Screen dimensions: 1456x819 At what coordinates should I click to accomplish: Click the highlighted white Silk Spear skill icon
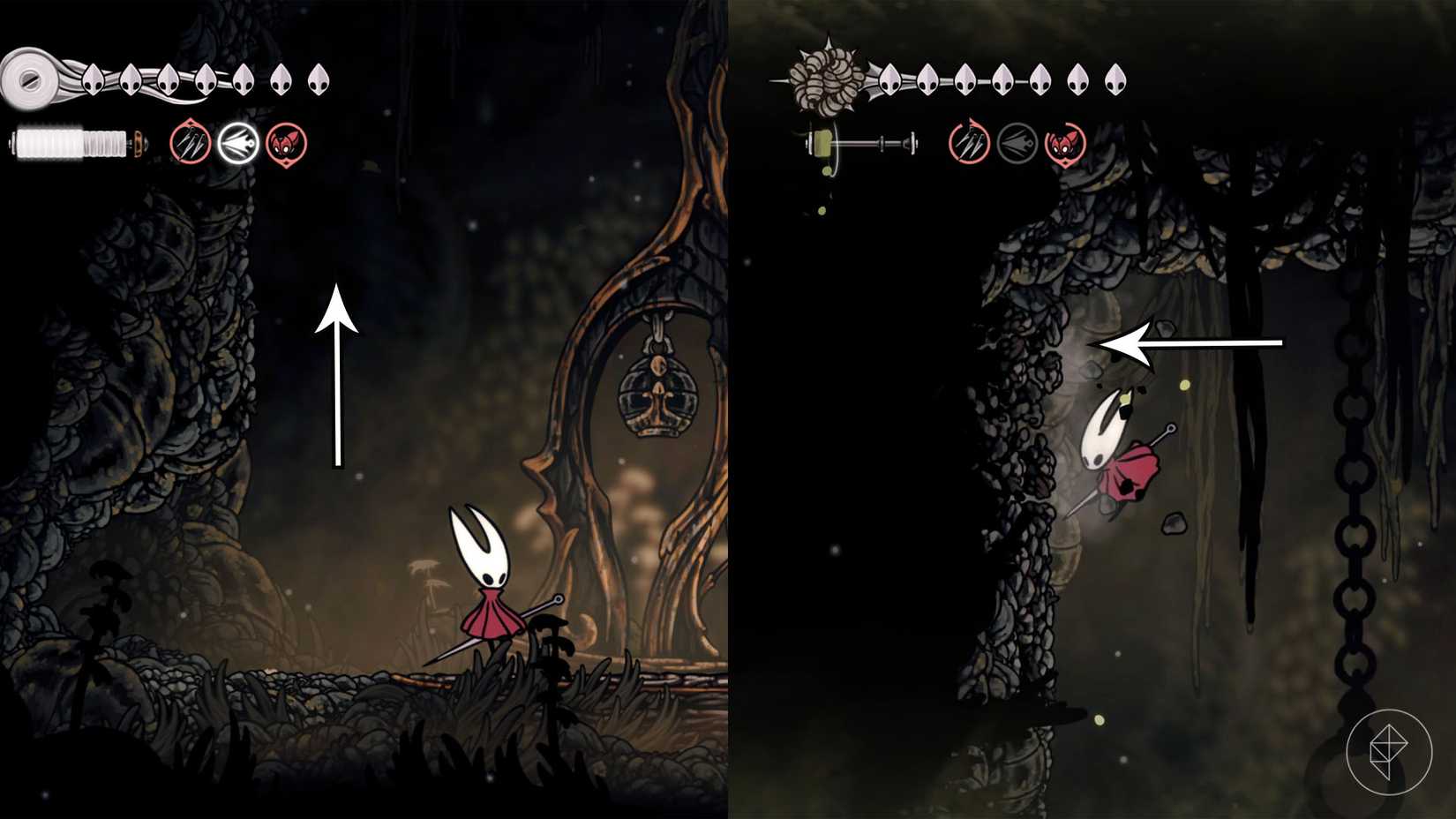[x=238, y=144]
